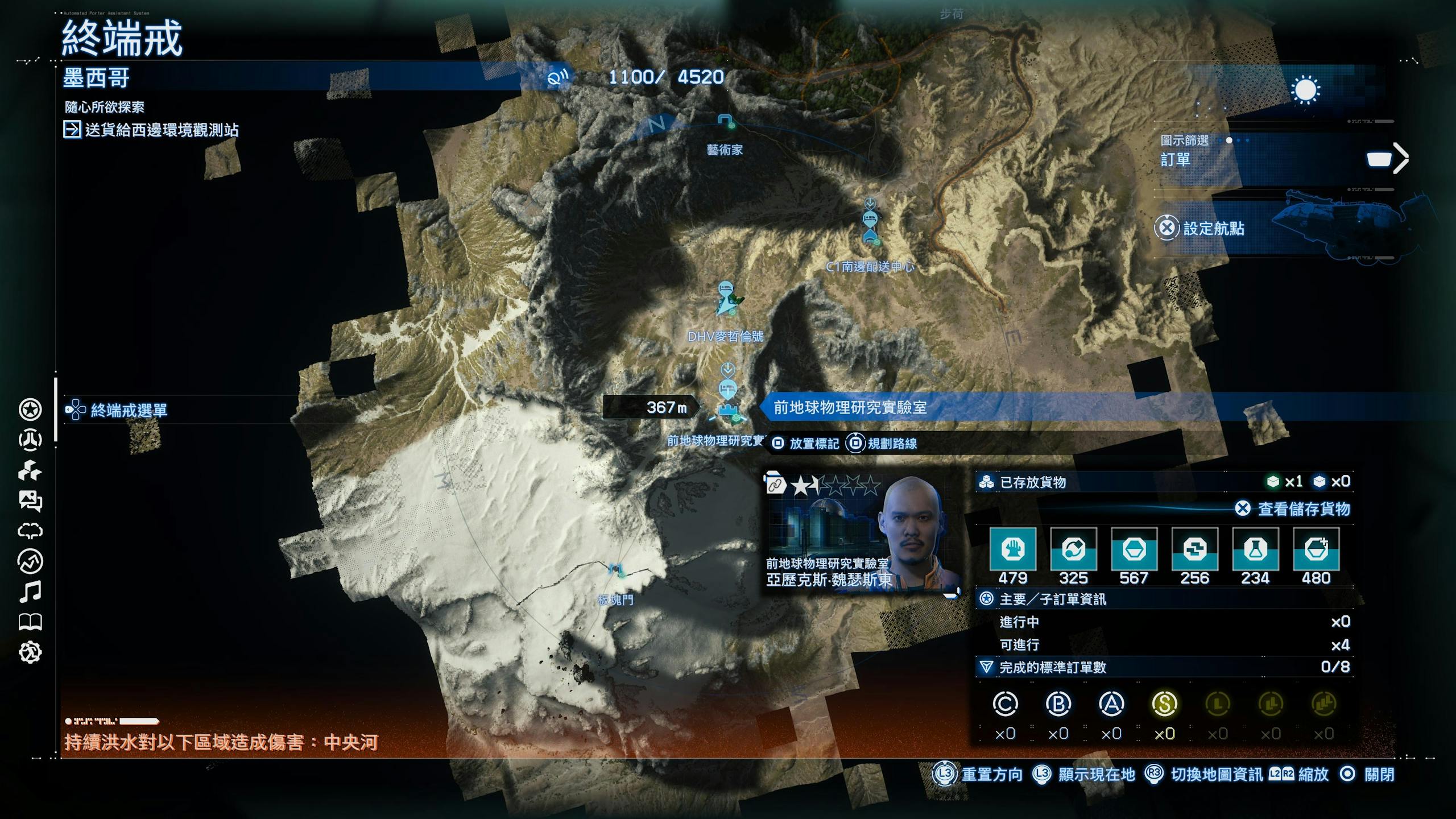The image size is (1456, 819).
Task: Select the 板塊門 map marker
Action: click(x=615, y=570)
